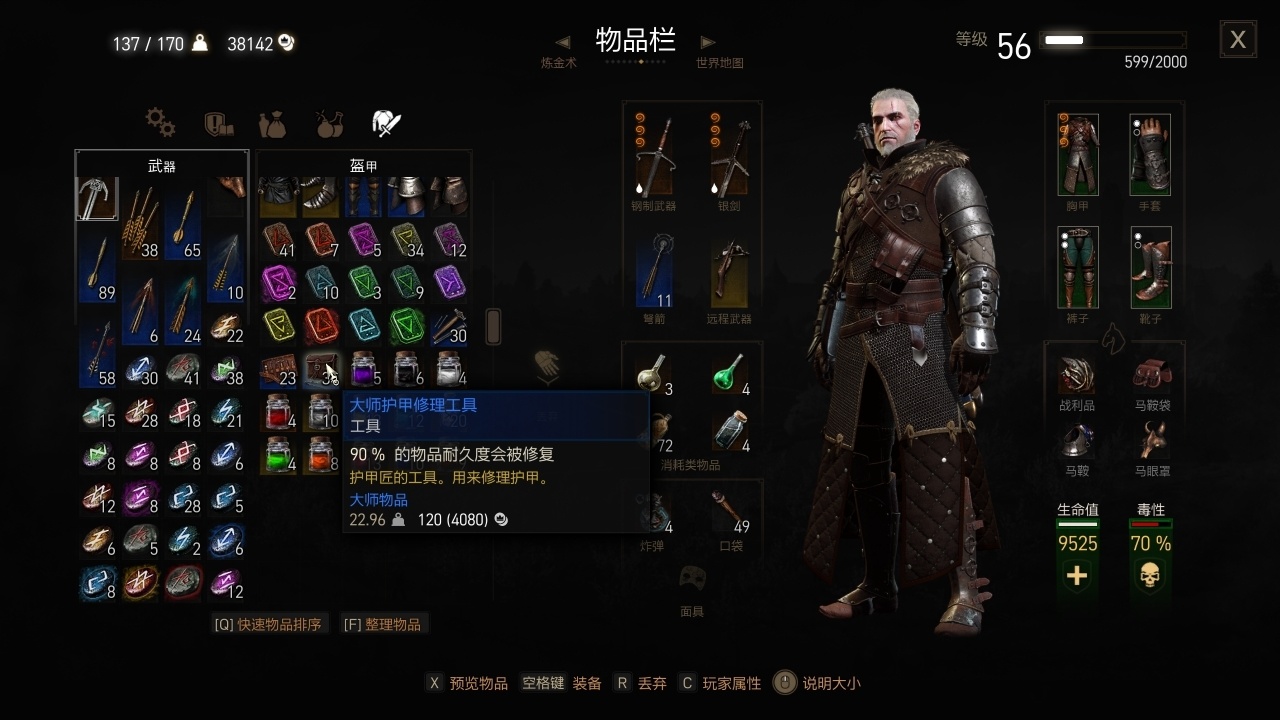This screenshot has width=1280, height=720.
Task: Switch to the 盔甲 inventory tab
Action: pyautogui.click(x=363, y=165)
